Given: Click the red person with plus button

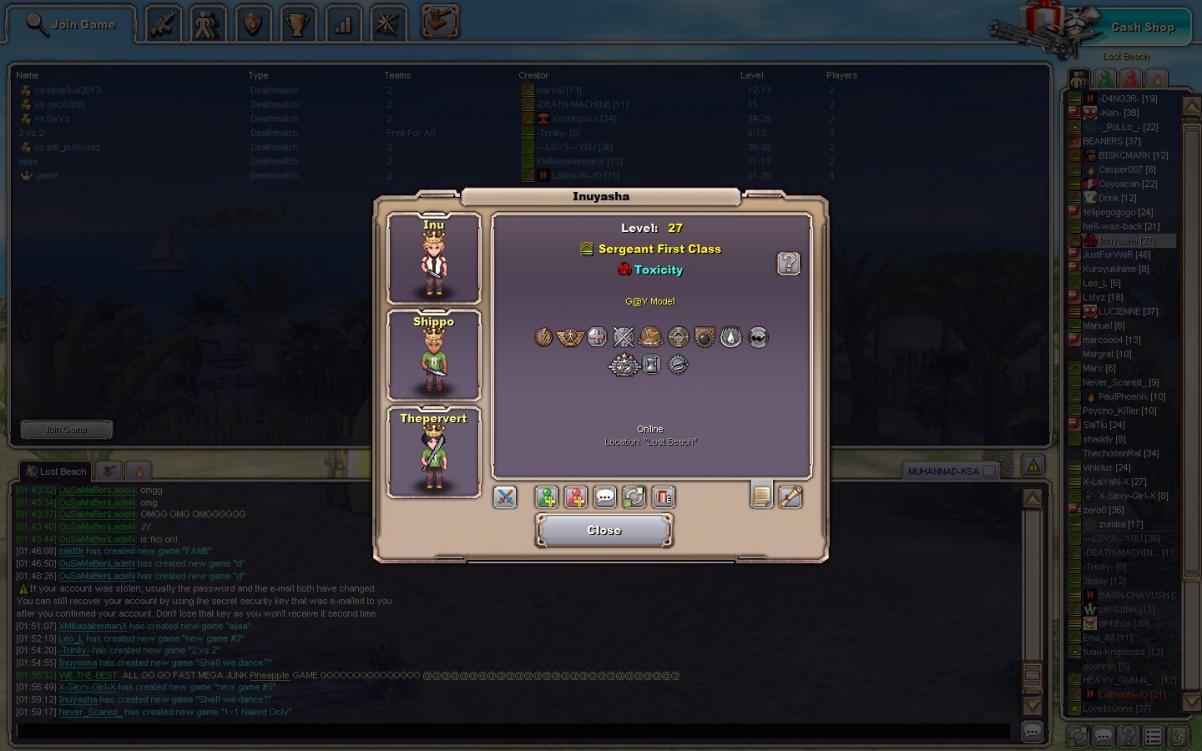Looking at the screenshot, I should (x=575, y=496).
